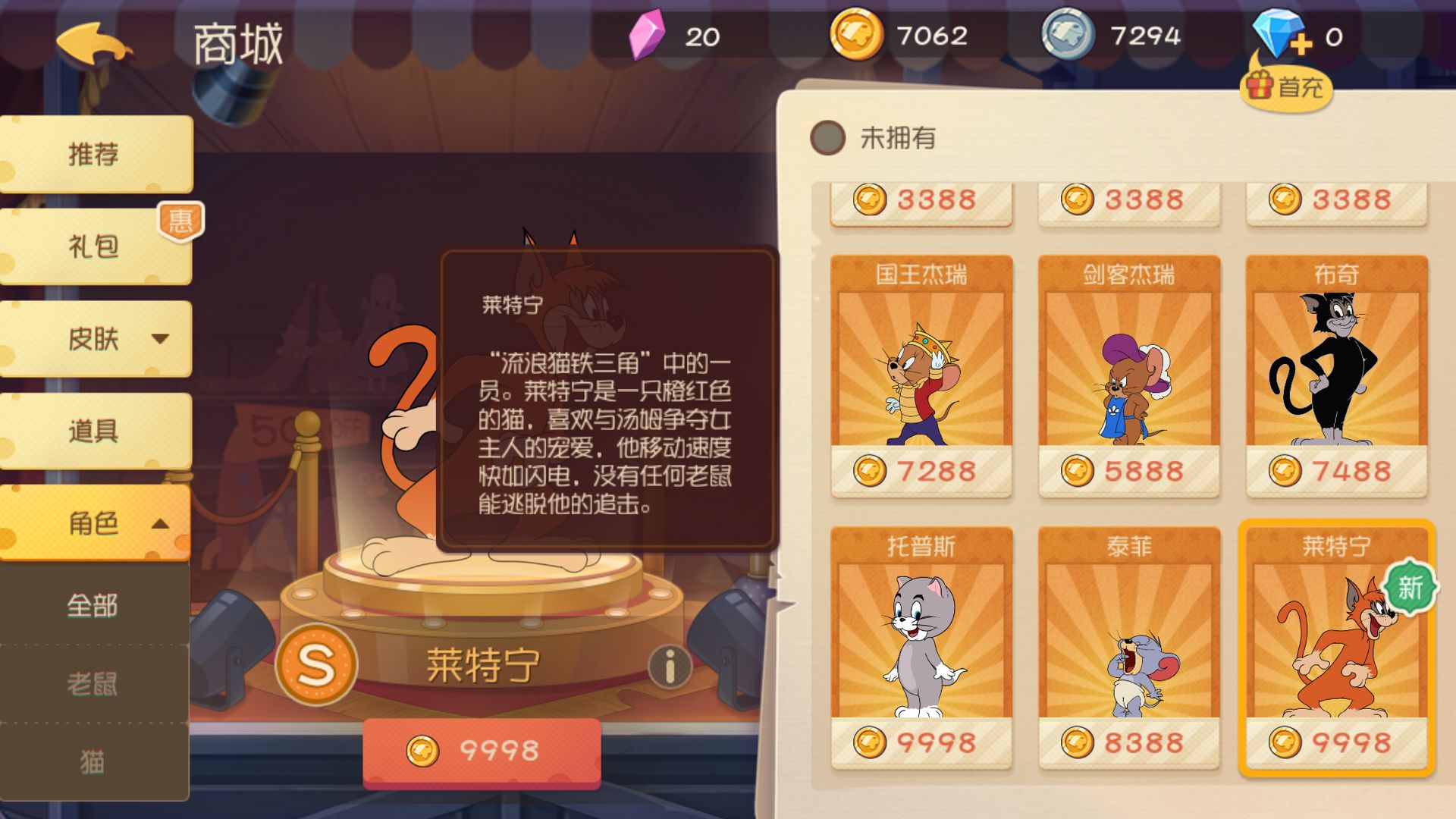Open the 首充 first-recharge gift icon
This screenshot has height=819, width=1456.
coord(1287,88)
